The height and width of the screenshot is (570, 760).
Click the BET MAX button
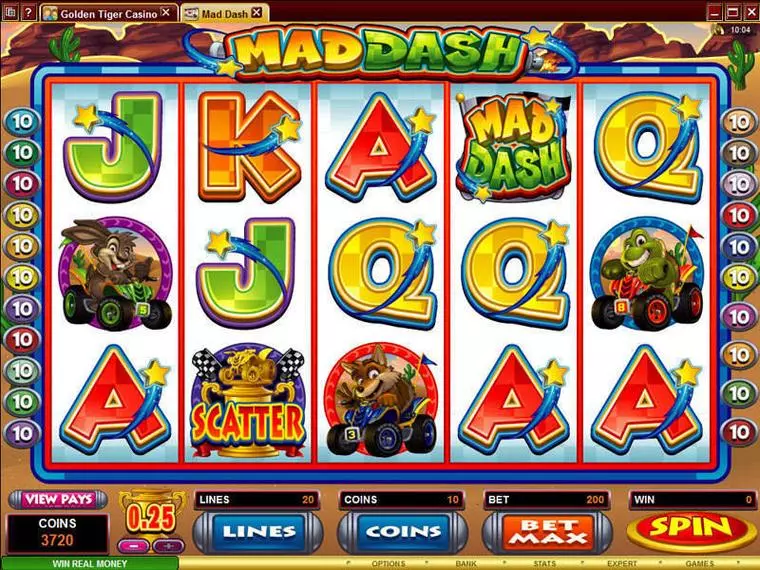click(545, 531)
